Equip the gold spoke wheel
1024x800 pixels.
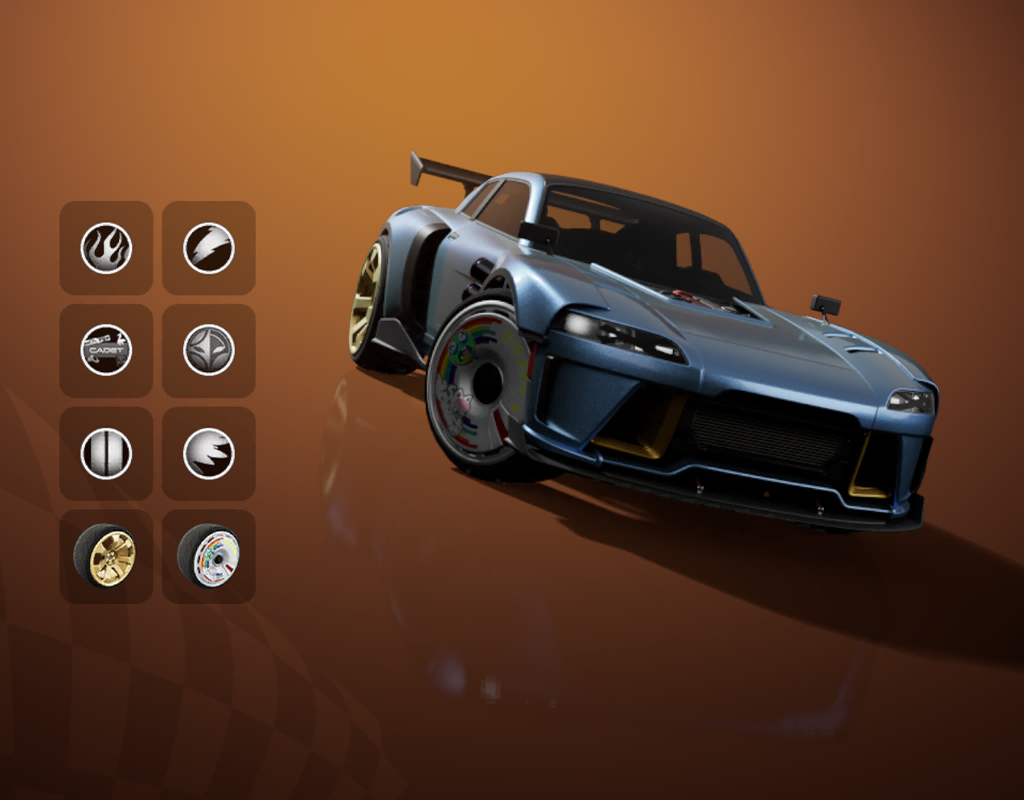tap(106, 556)
